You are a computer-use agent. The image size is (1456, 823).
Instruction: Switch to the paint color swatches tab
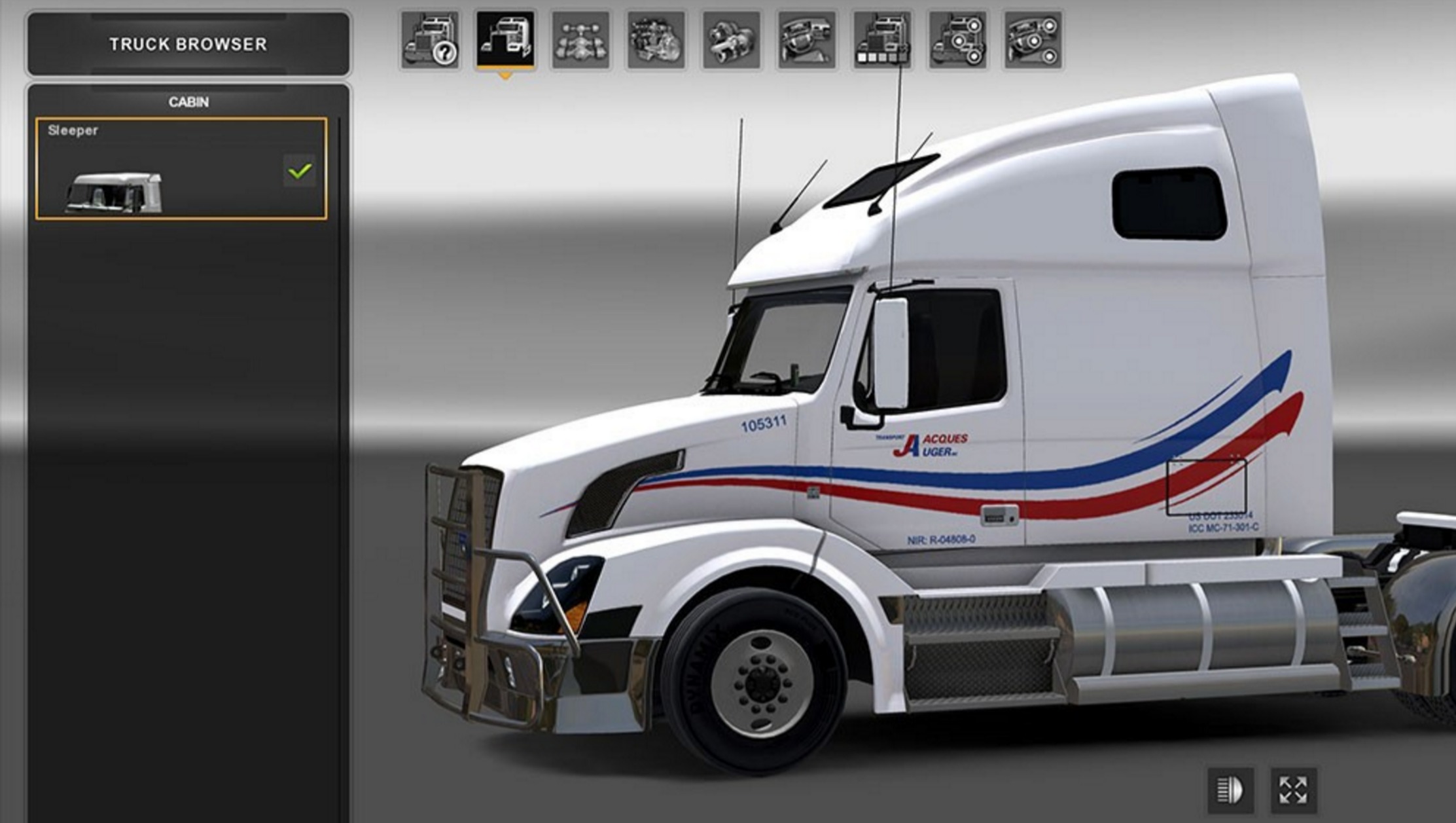coord(881,40)
